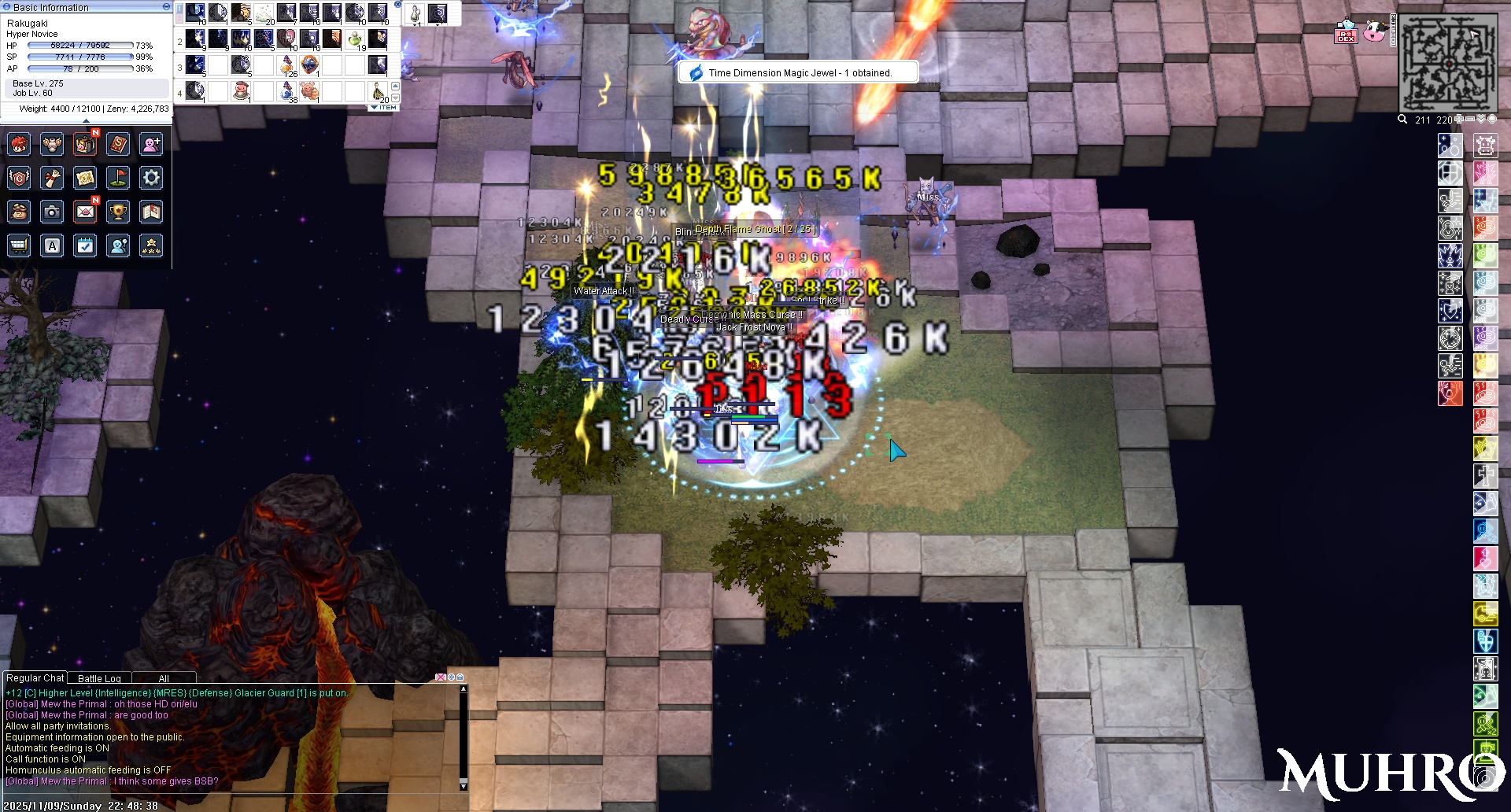The width and height of the screenshot is (1511, 812).
Task: Switch to the Battle Log tab
Action: pos(99,678)
